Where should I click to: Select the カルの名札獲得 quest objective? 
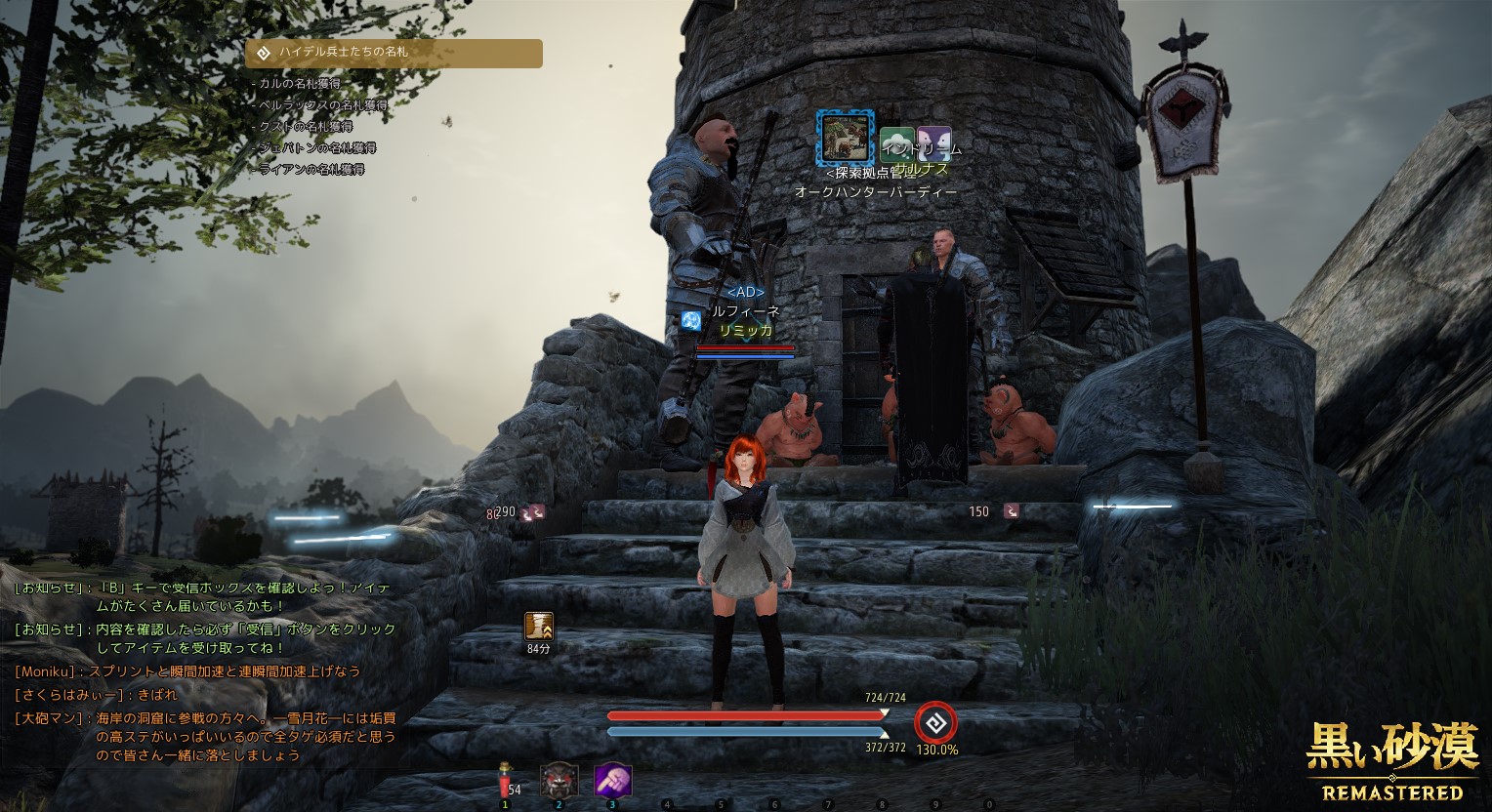tap(299, 84)
